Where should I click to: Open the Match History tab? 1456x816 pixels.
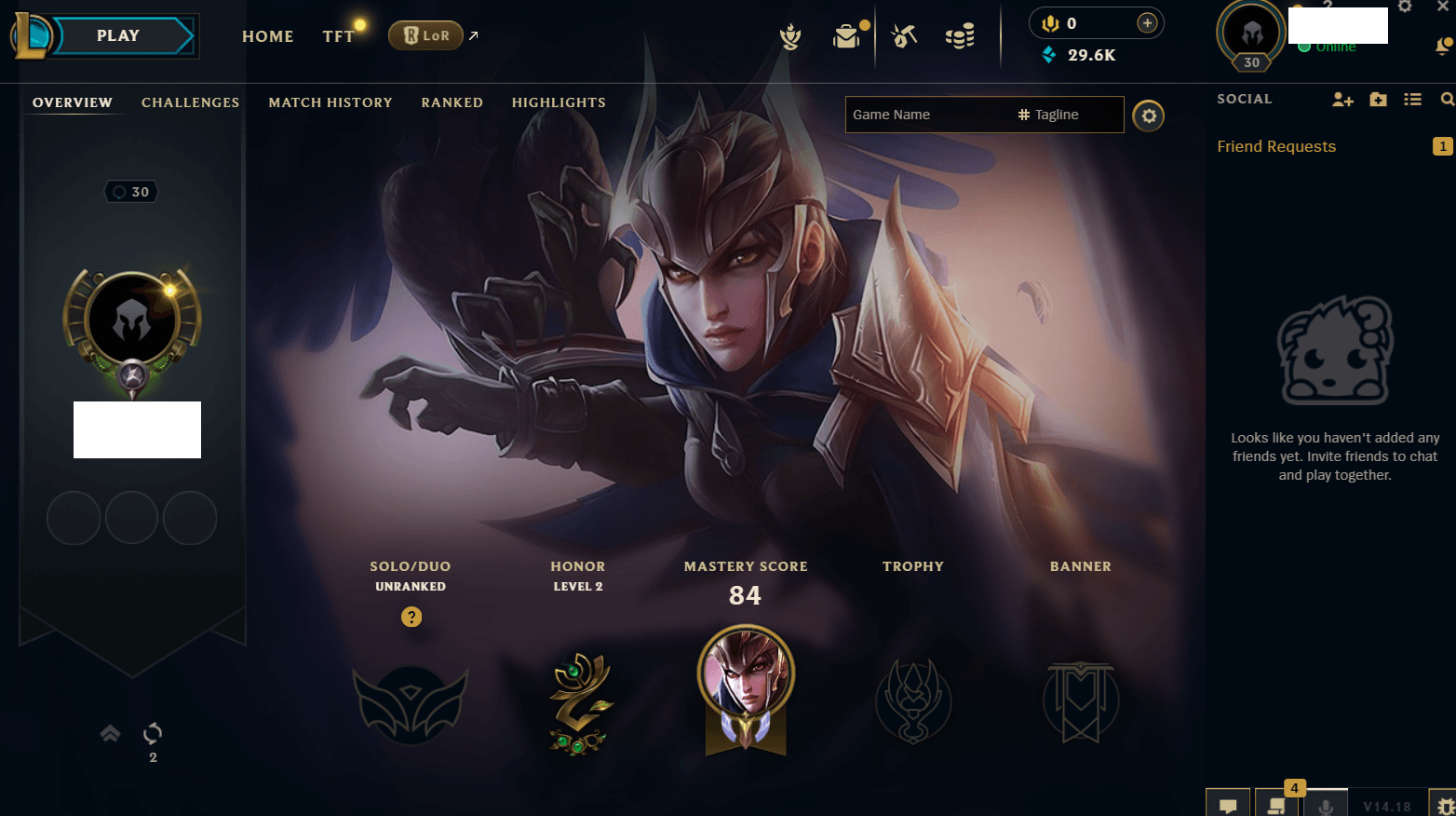coord(330,102)
